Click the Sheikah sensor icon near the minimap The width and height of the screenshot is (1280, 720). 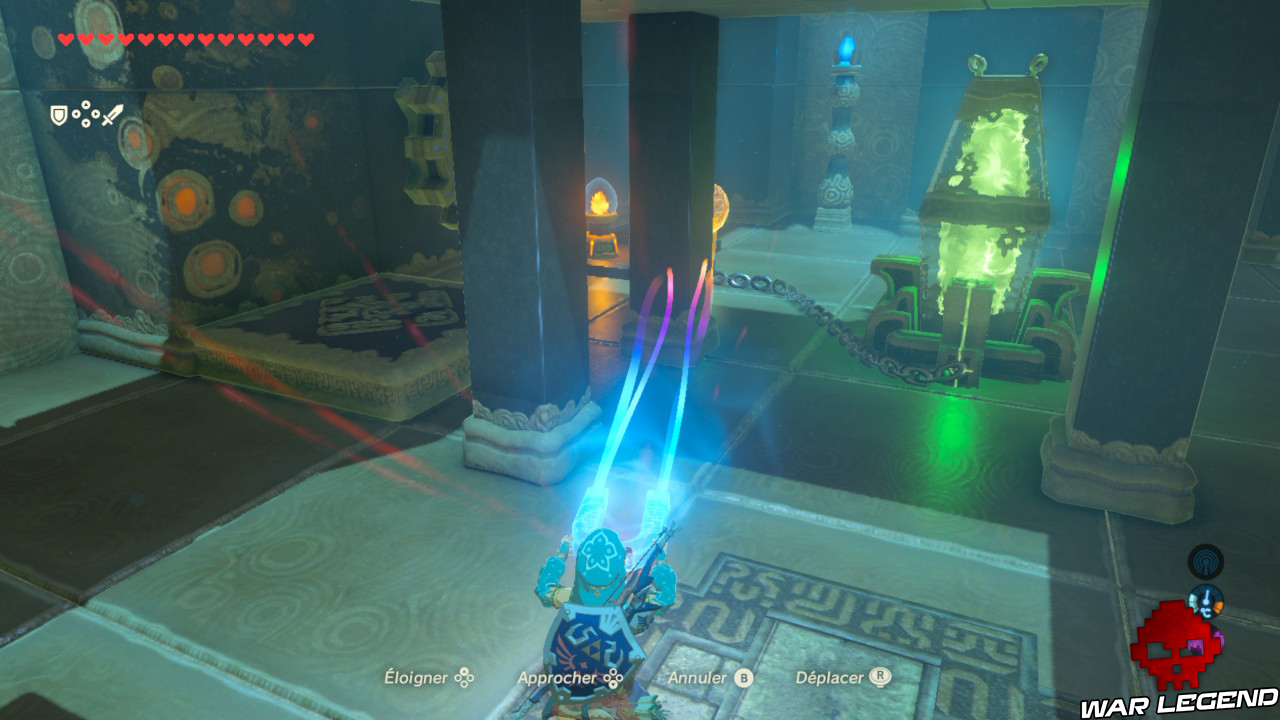[1206, 562]
